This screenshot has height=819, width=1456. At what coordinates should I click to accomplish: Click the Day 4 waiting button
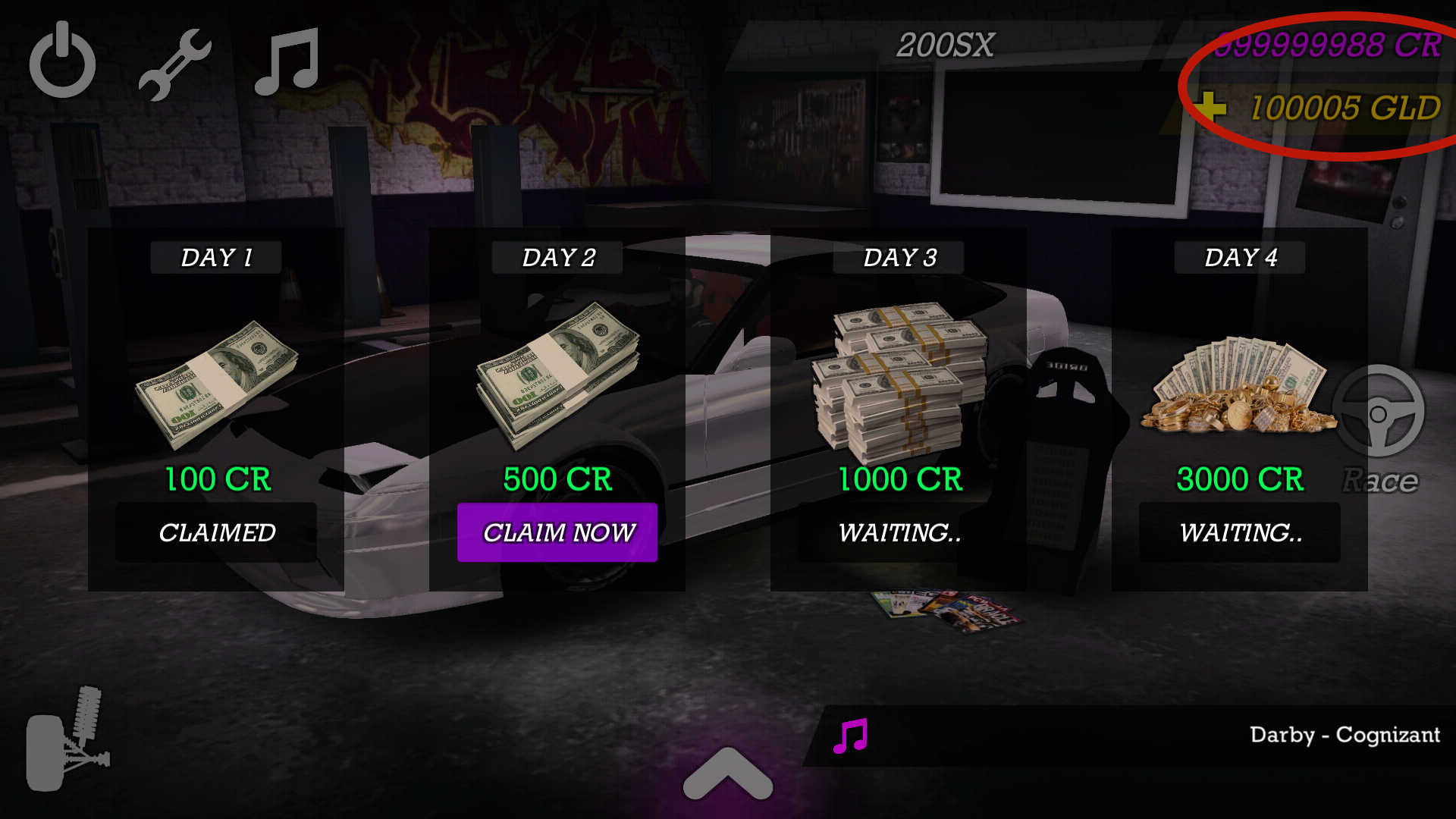click(1240, 532)
